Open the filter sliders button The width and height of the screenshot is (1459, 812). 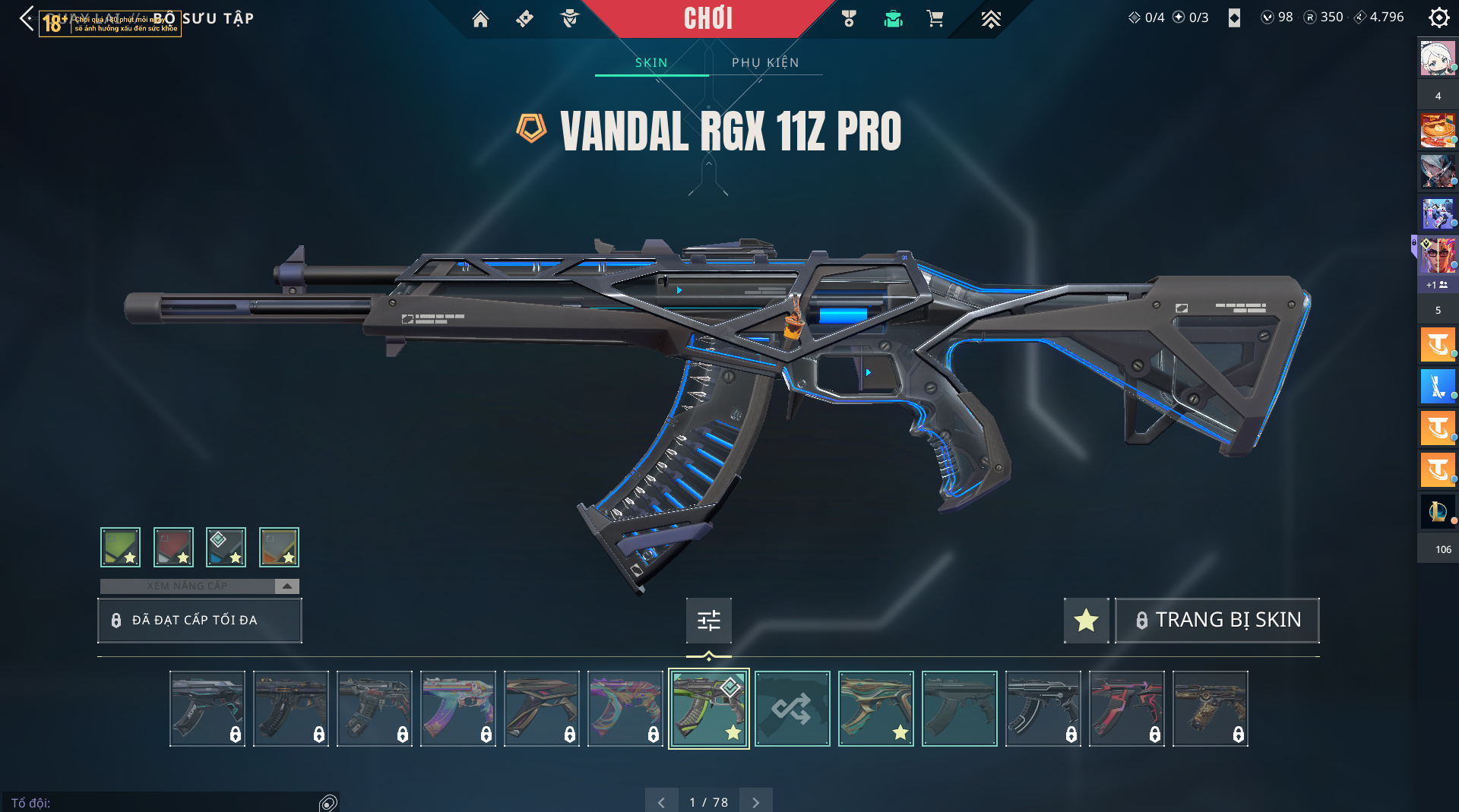(708, 620)
